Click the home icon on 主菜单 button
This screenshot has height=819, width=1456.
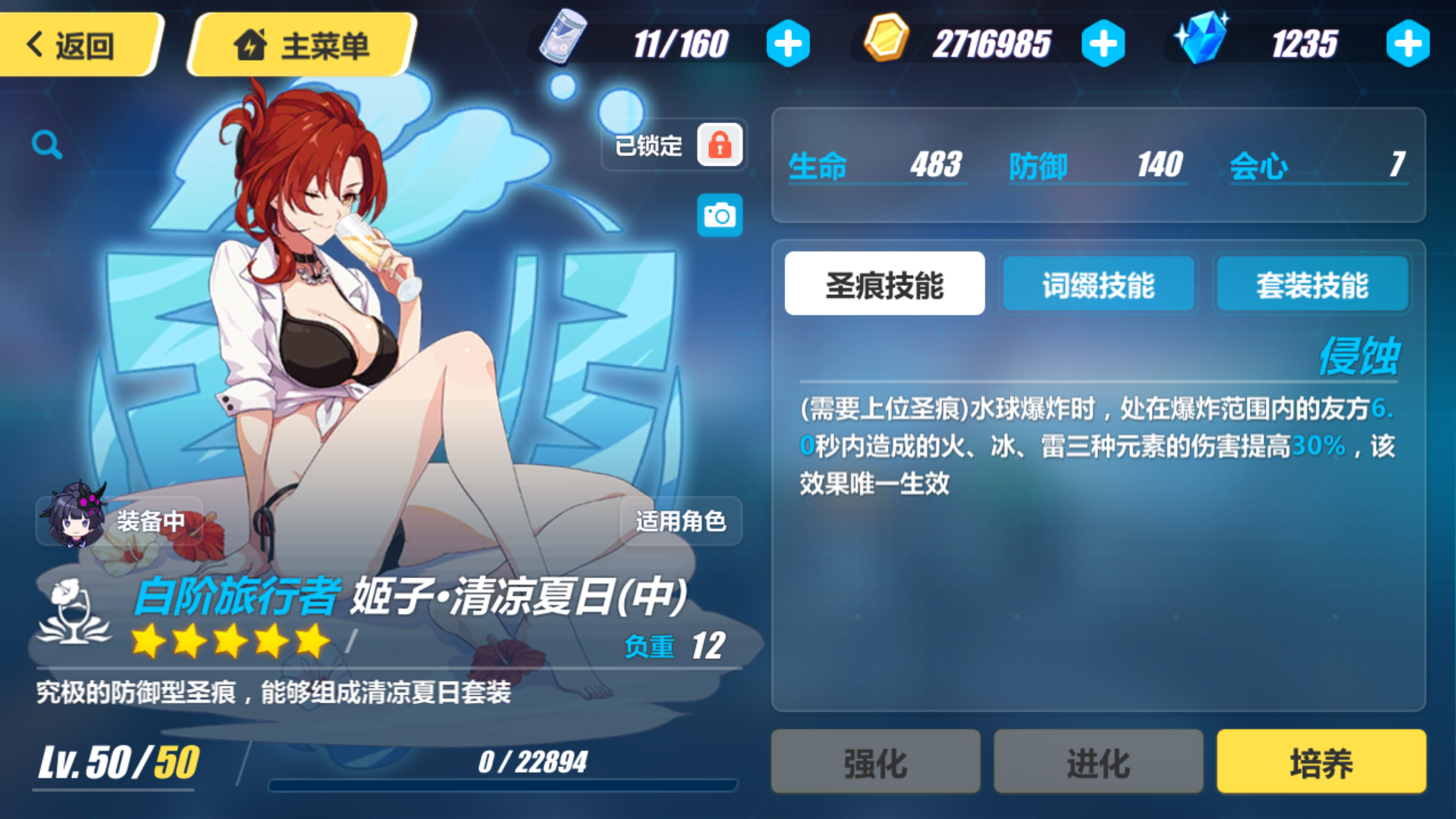[250, 44]
